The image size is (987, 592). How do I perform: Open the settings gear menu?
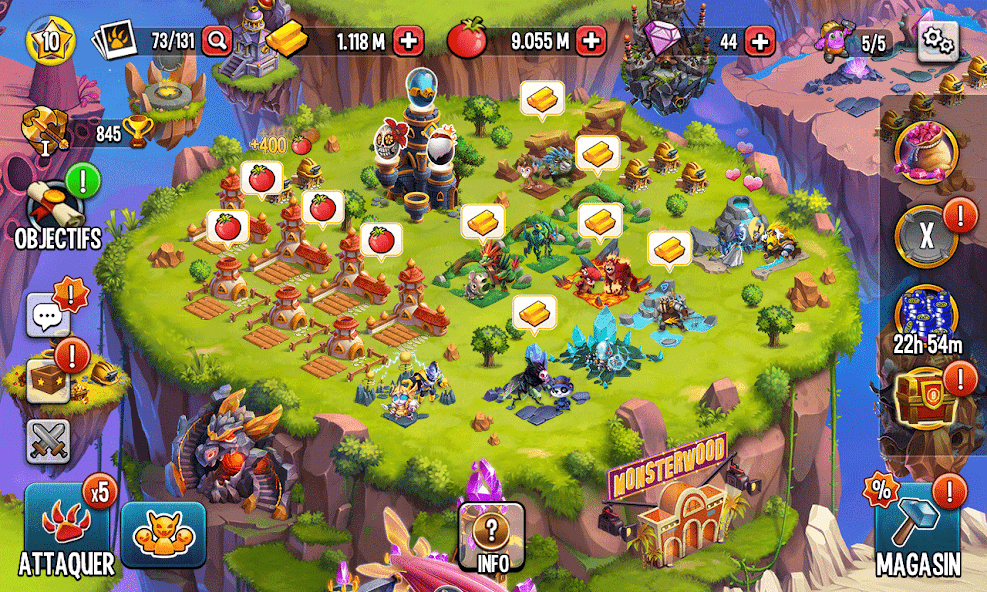(x=937, y=41)
